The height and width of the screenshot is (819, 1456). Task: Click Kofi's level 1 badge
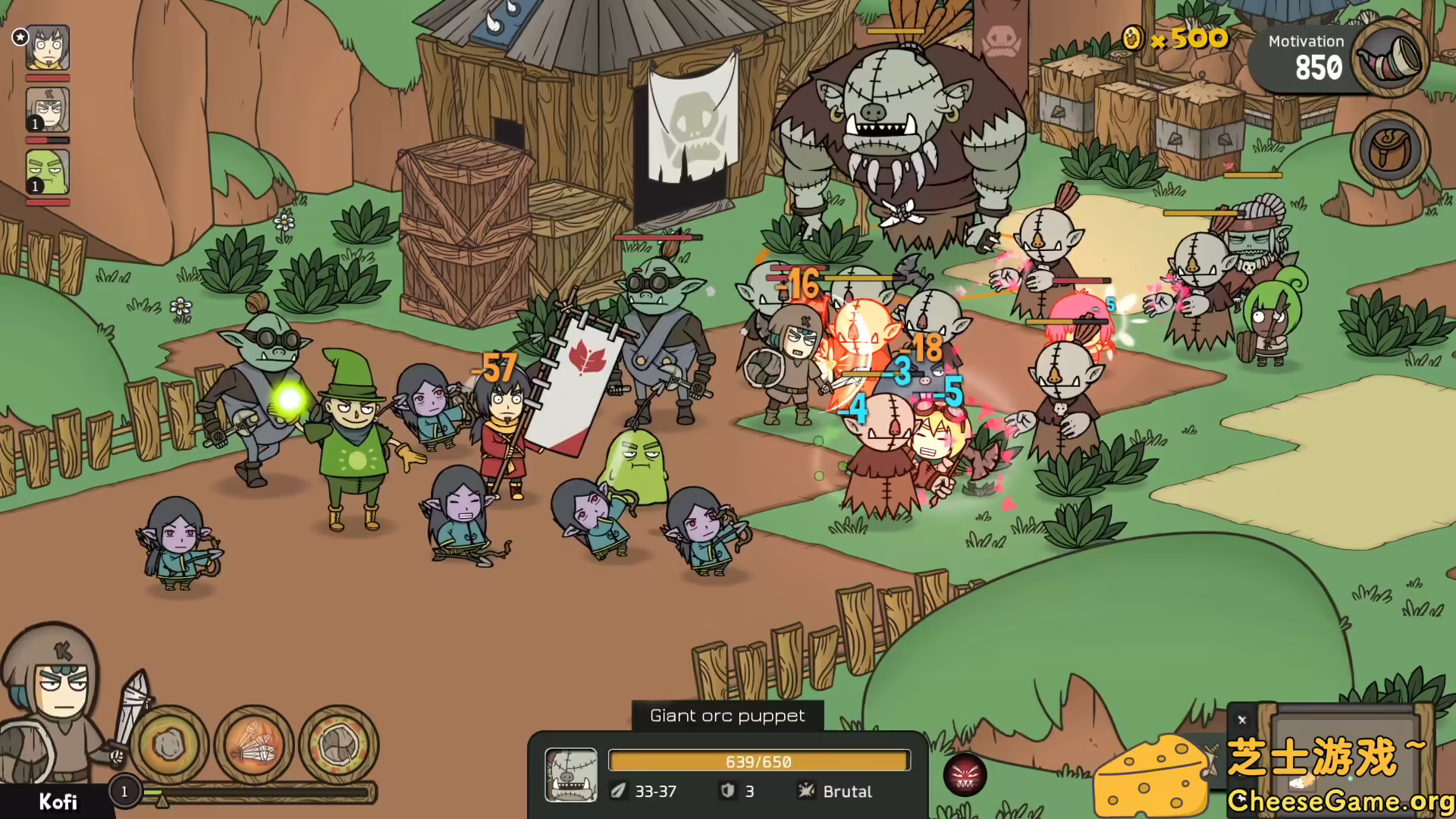pos(124,792)
